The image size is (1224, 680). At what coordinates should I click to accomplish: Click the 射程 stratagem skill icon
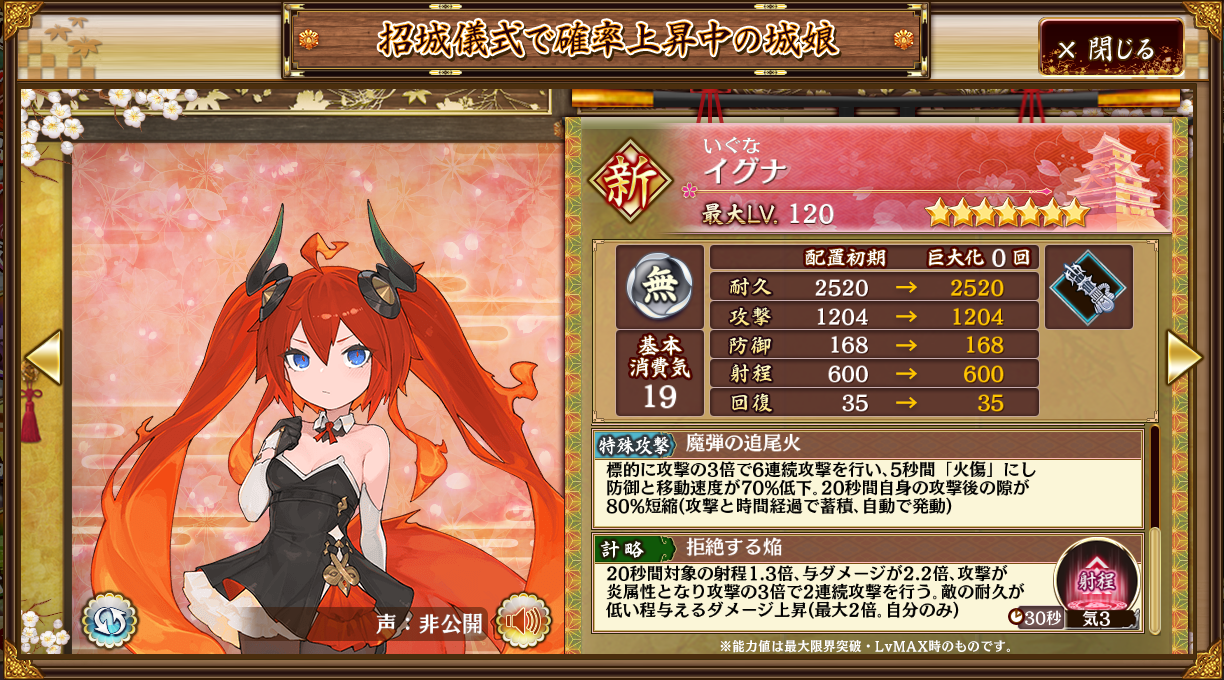point(1097,580)
